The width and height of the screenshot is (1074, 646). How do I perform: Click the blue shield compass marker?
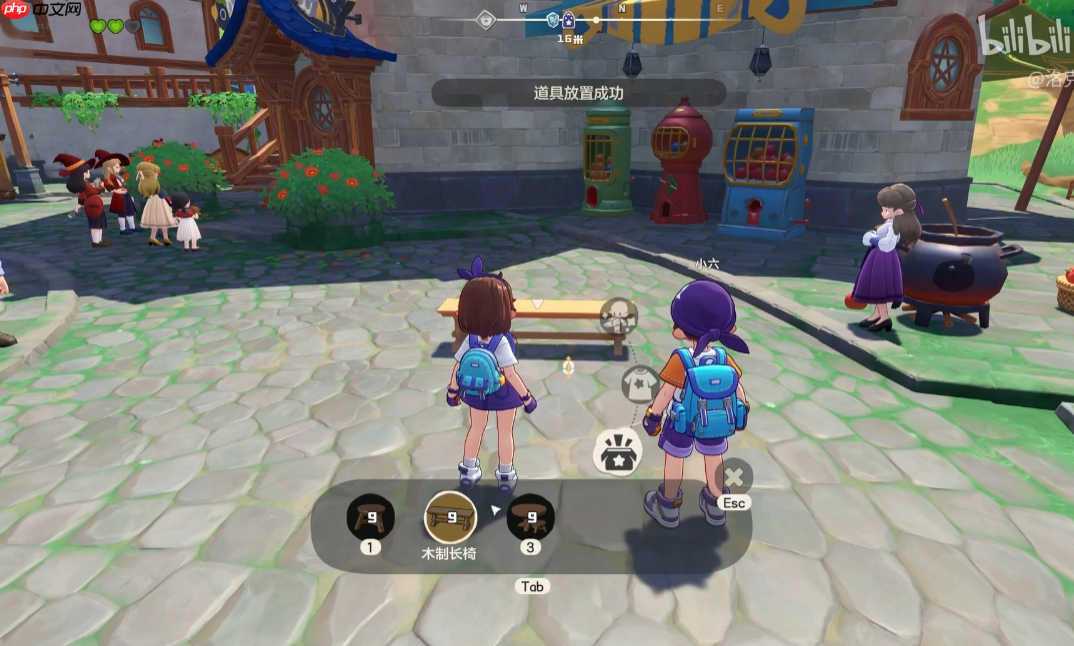click(553, 19)
